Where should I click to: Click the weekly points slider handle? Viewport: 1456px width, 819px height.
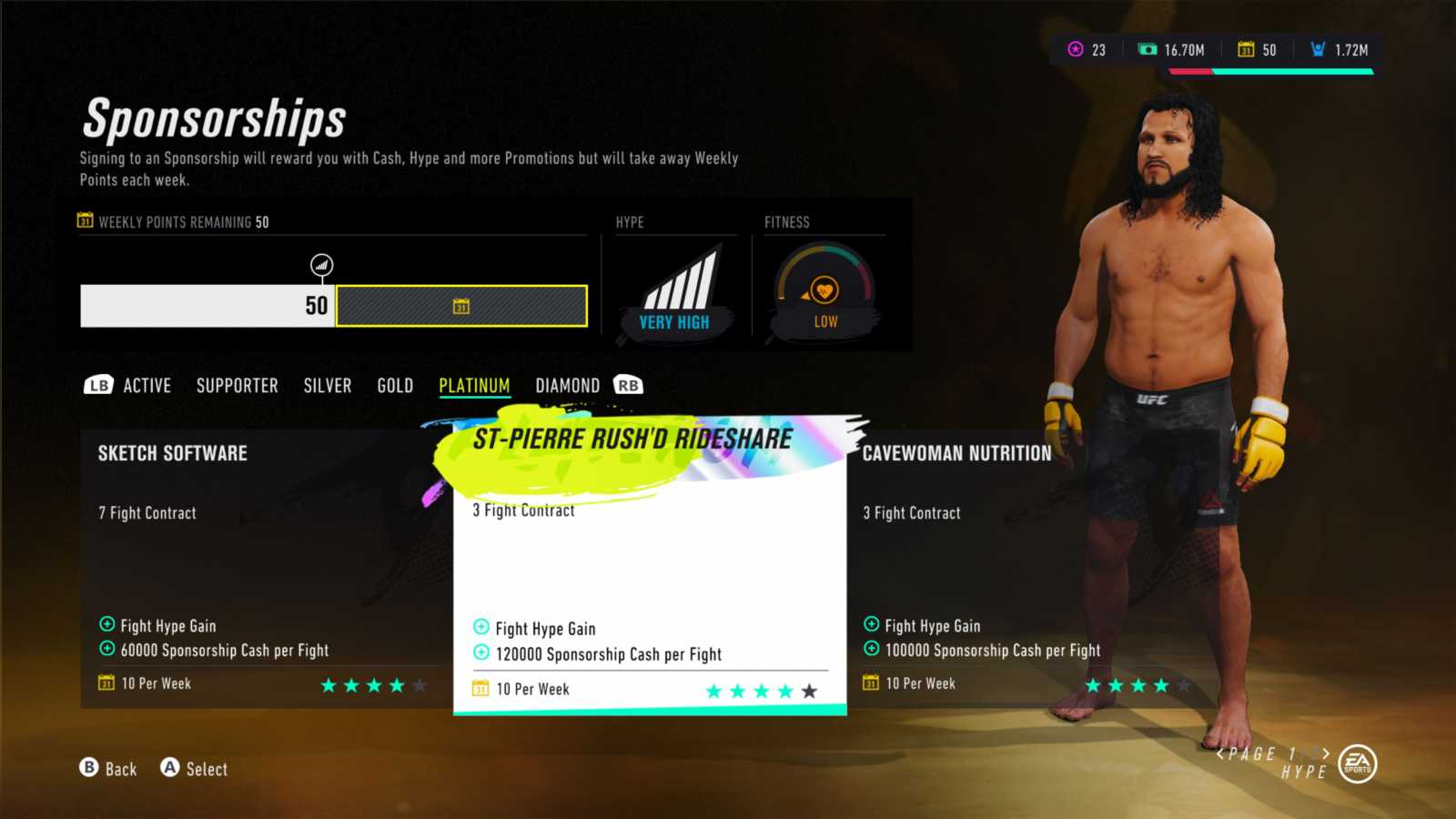pyautogui.click(x=321, y=265)
